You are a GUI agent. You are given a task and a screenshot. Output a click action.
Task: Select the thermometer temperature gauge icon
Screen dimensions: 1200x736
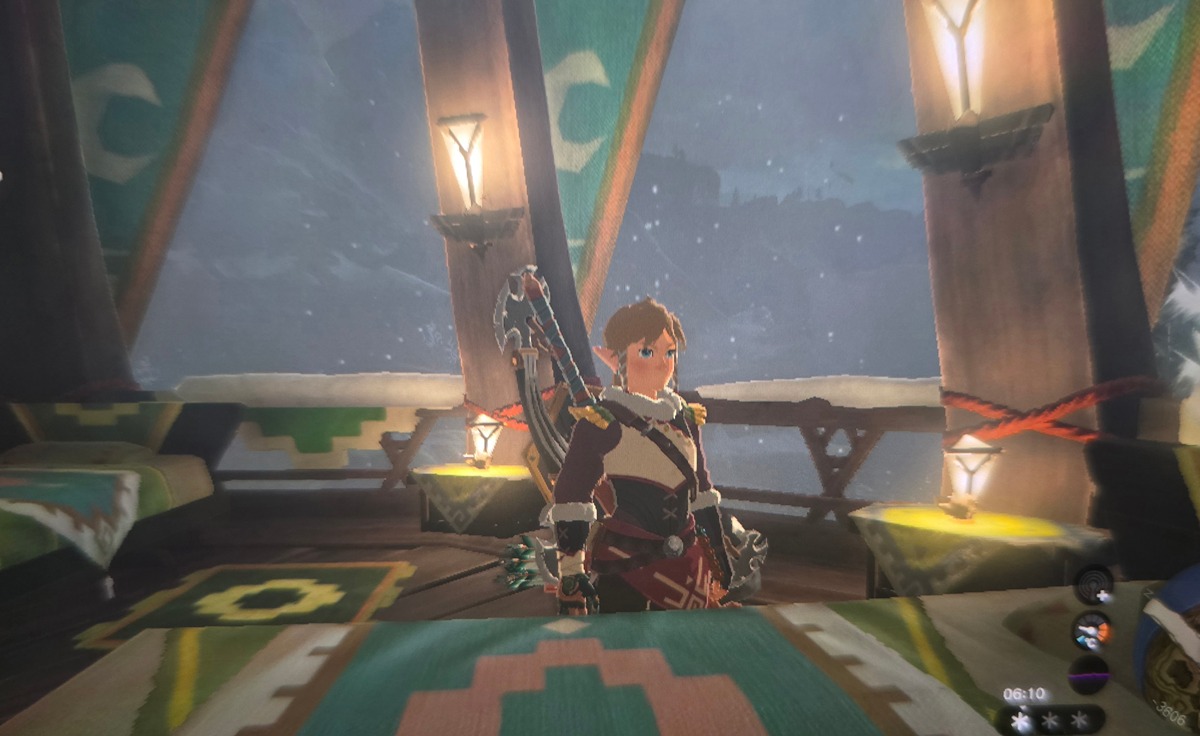(1091, 630)
